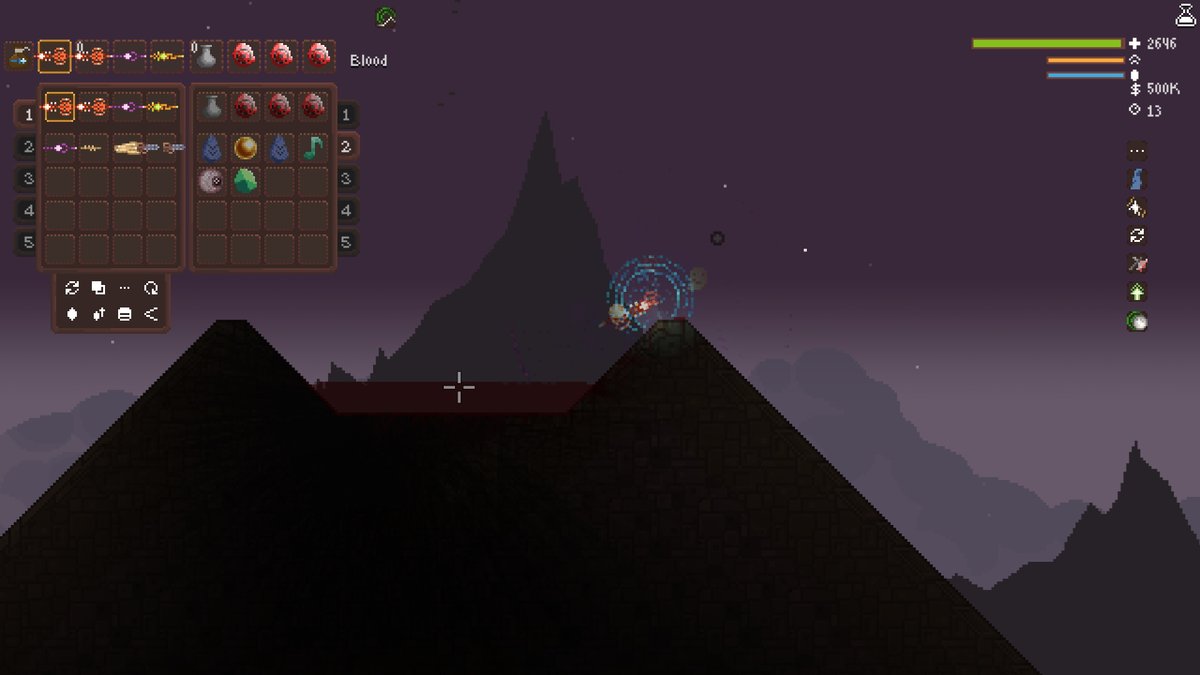The height and width of the screenshot is (675, 1200).
Task: Switch to row 5 tab right of items
Action: pyautogui.click(x=345, y=242)
